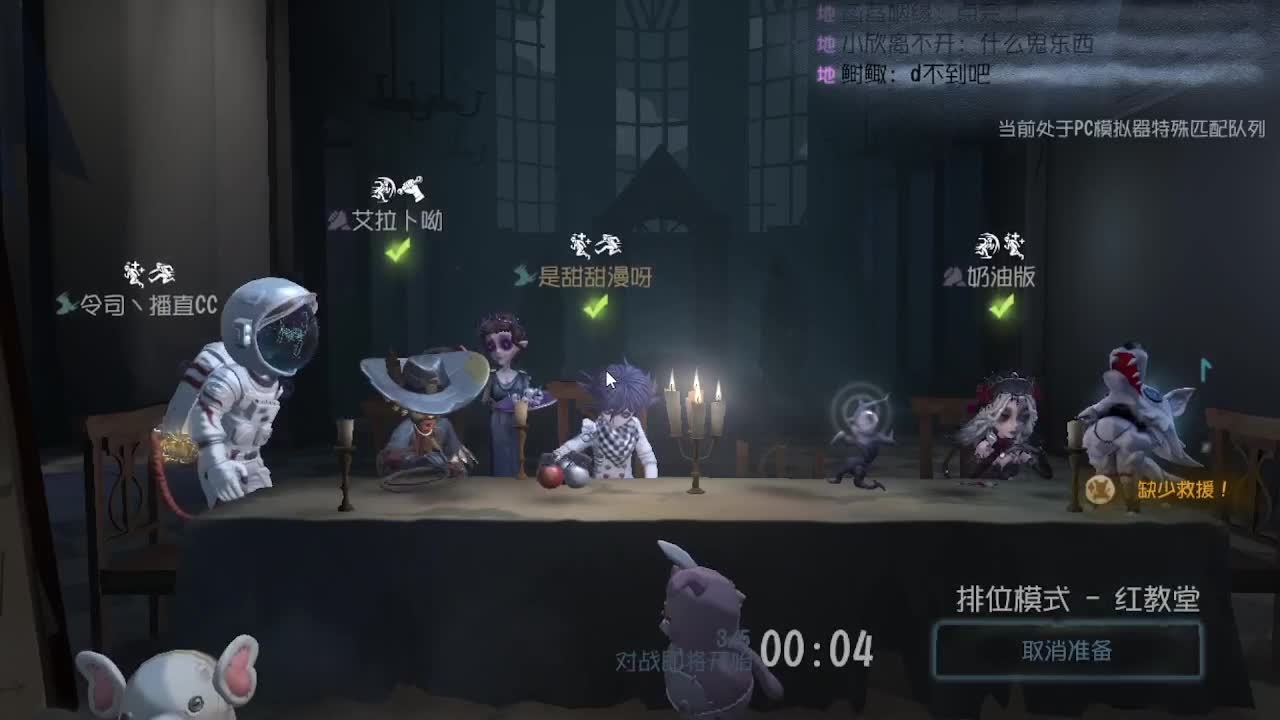Click the 00:04 countdown timer display
Image resolution: width=1280 pixels, height=720 pixels.
[x=816, y=650]
